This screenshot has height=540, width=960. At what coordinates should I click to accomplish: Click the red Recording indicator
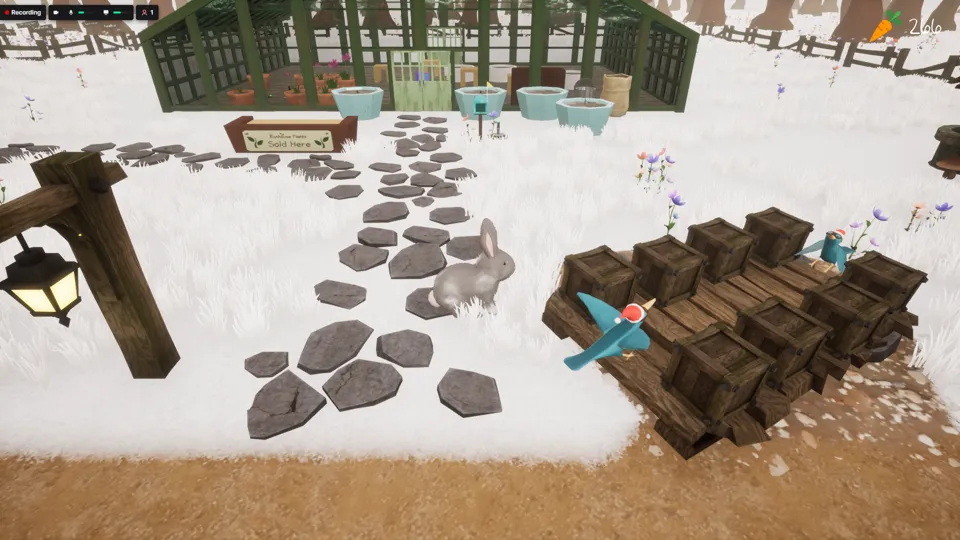[22, 13]
